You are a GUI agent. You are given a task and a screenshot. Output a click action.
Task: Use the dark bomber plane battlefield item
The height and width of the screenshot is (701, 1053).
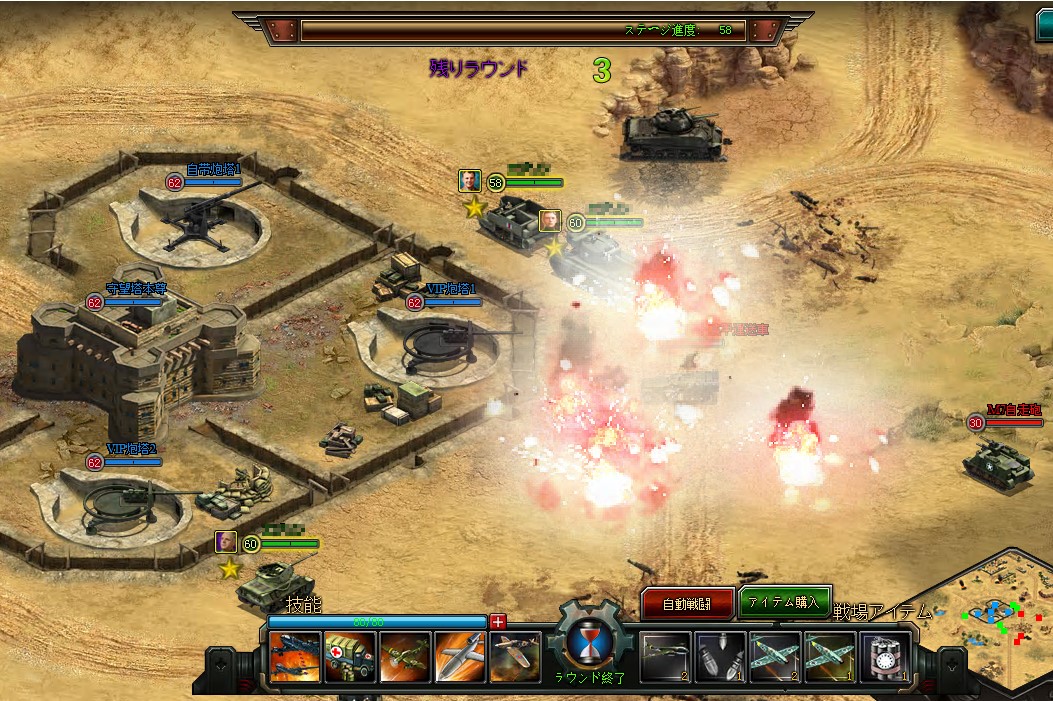(666, 657)
